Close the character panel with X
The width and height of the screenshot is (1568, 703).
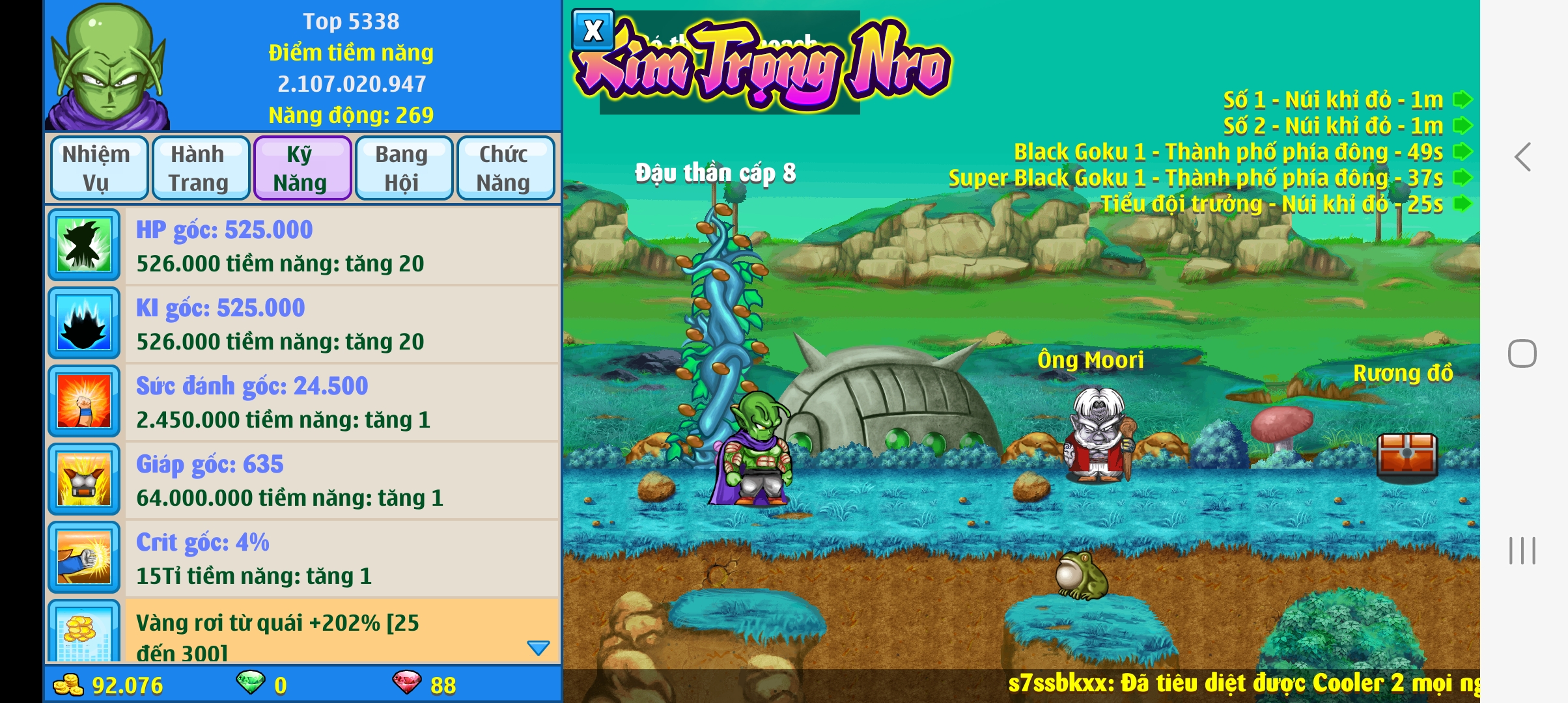593,31
